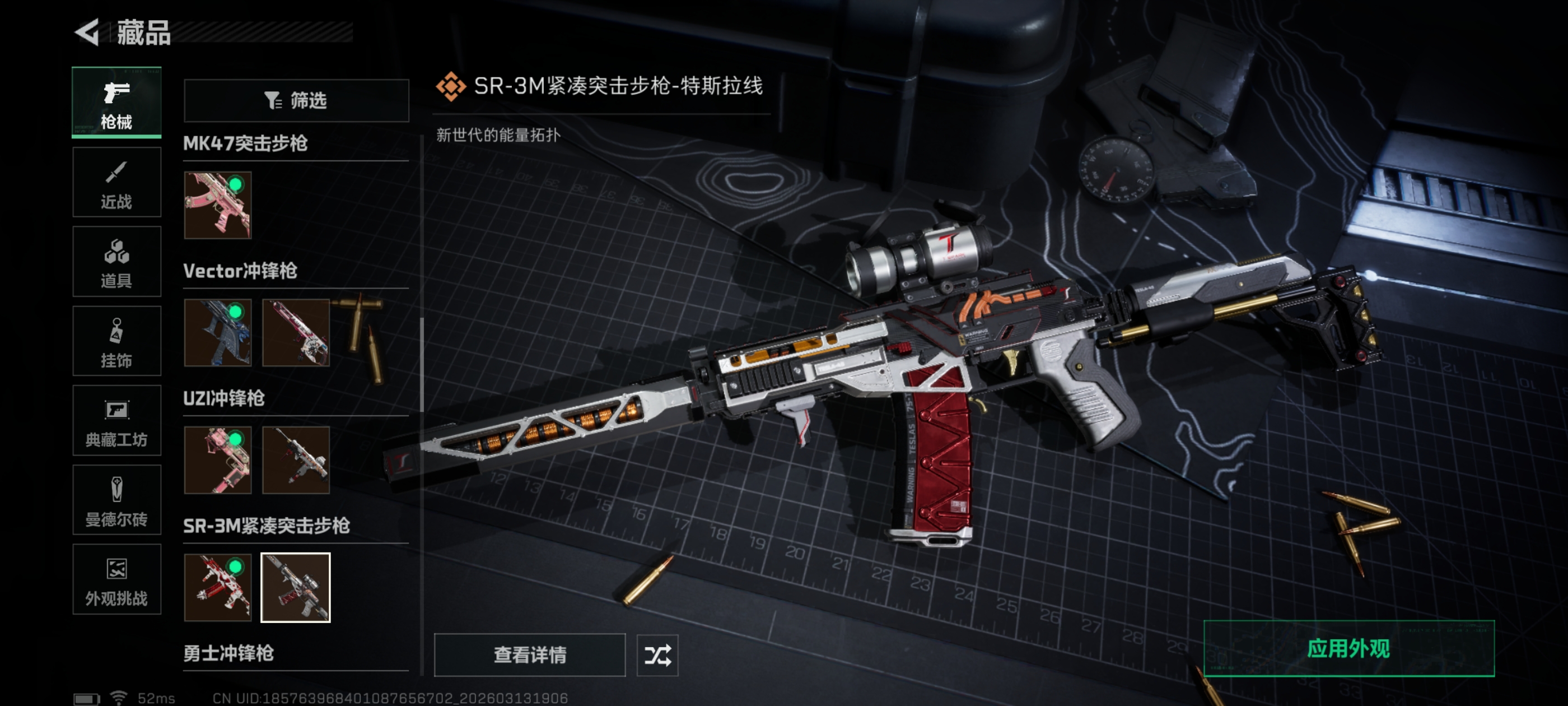Viewport: 1568px width, 706px height.
Task: Click the highlighted SR-3M 特斯拉线 skin thumbnail
Action: point(295,587)
